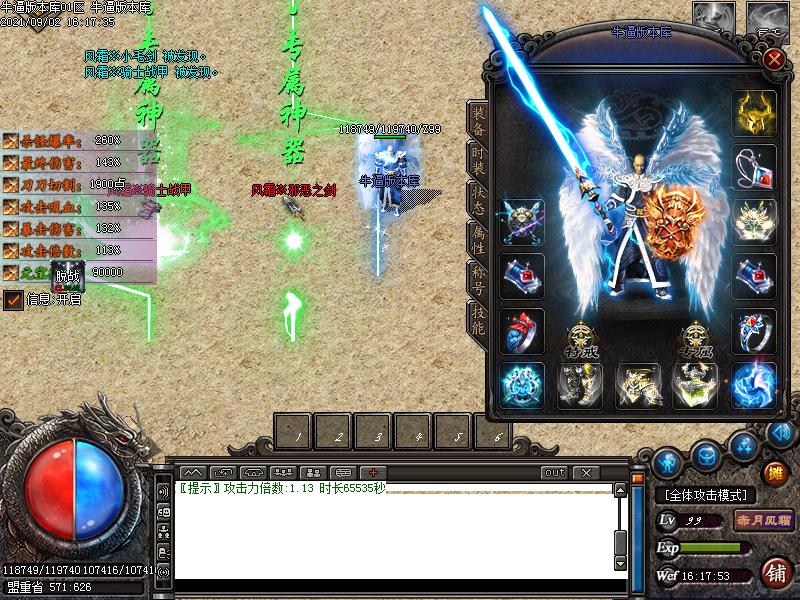Click the chat window 'out' button
The width and height of the screenshot is (800, 600).
click(x=553, y=472)
